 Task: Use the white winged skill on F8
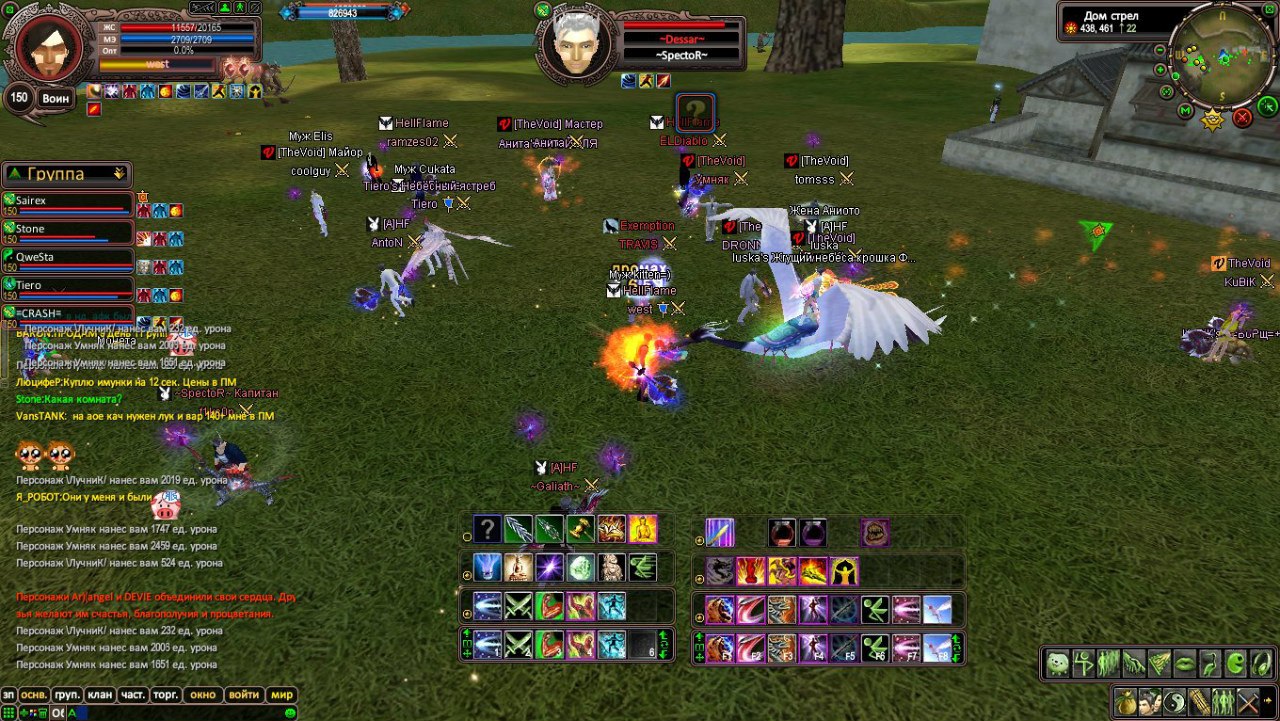pos(937,647)
